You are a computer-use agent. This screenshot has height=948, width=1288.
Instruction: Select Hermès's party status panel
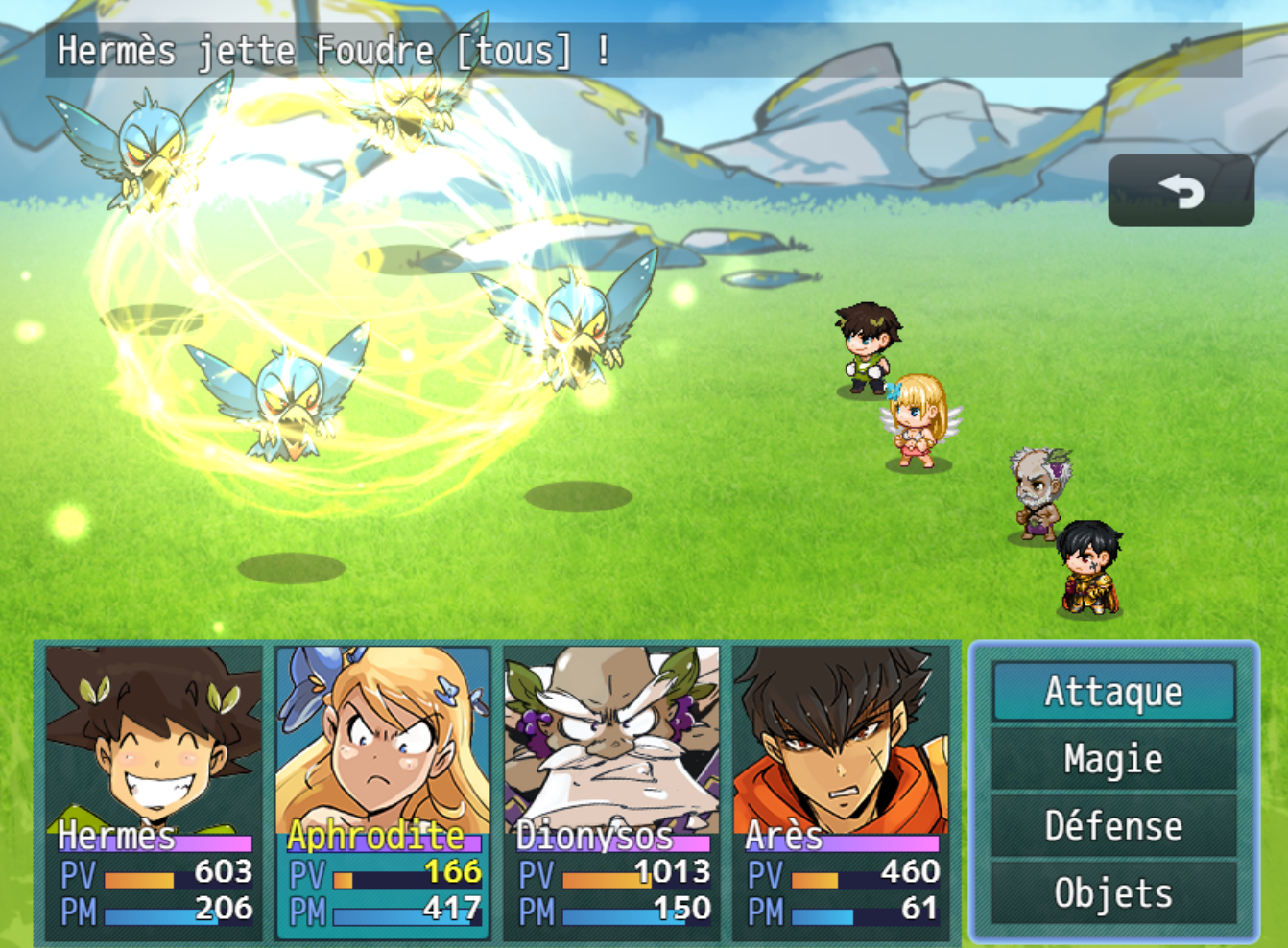(x=154, y=792)
